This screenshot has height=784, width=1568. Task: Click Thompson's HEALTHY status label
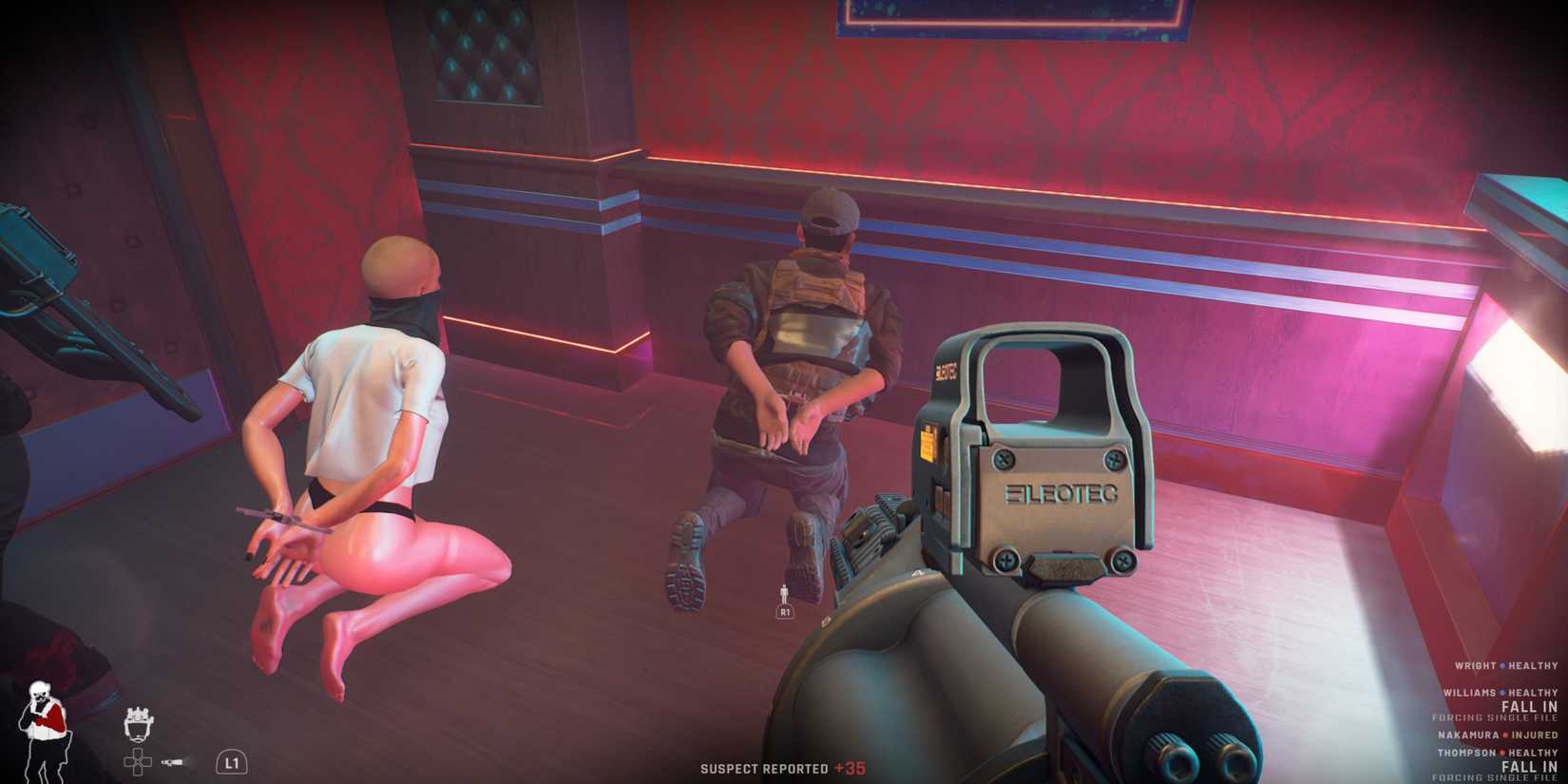1533,754
